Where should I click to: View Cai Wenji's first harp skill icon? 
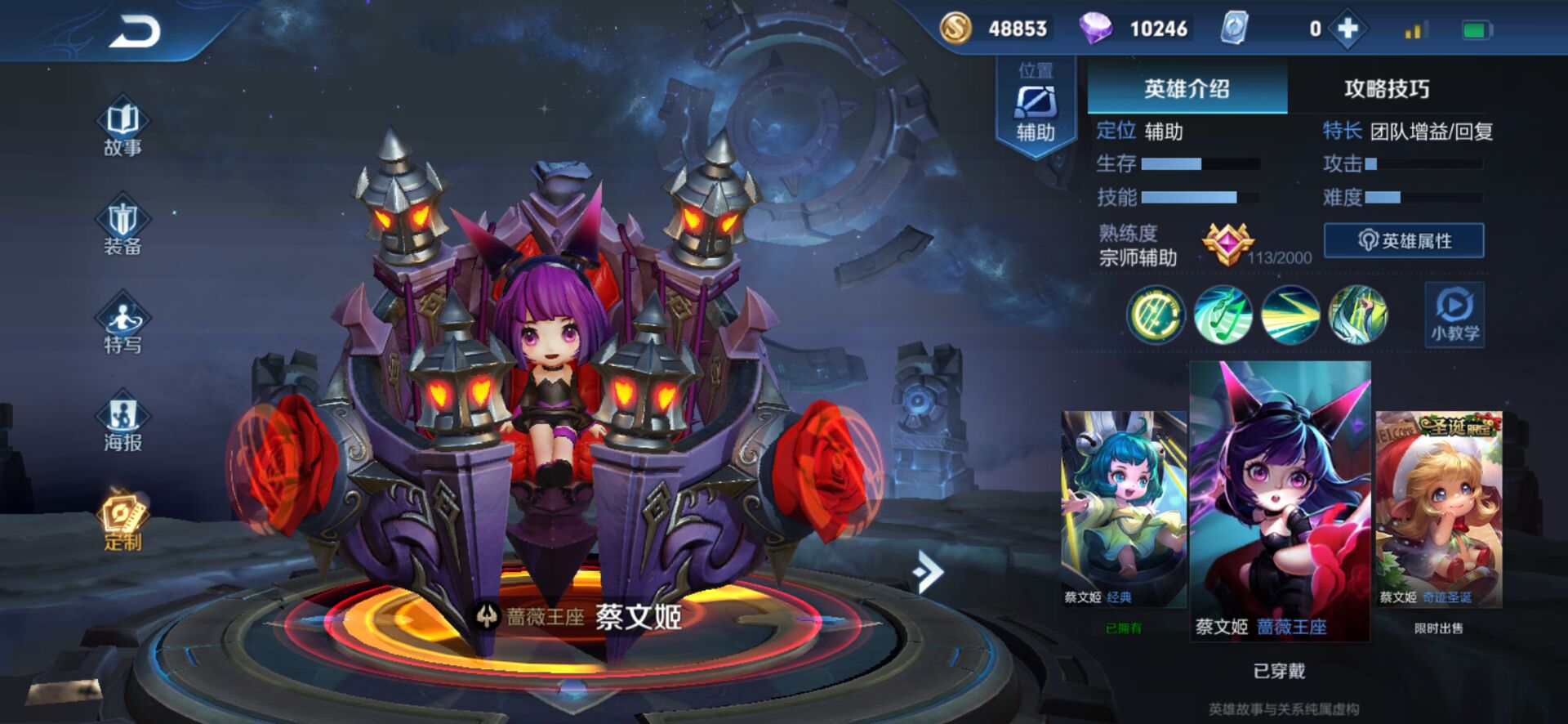(1156, 315)
